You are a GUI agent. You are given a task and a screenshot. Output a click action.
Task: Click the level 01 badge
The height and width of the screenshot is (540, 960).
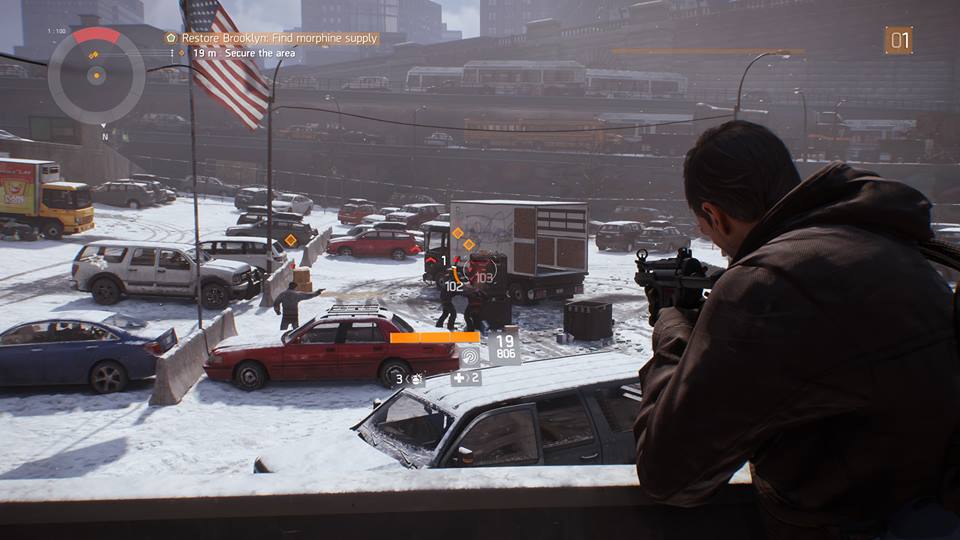(898, 40)
